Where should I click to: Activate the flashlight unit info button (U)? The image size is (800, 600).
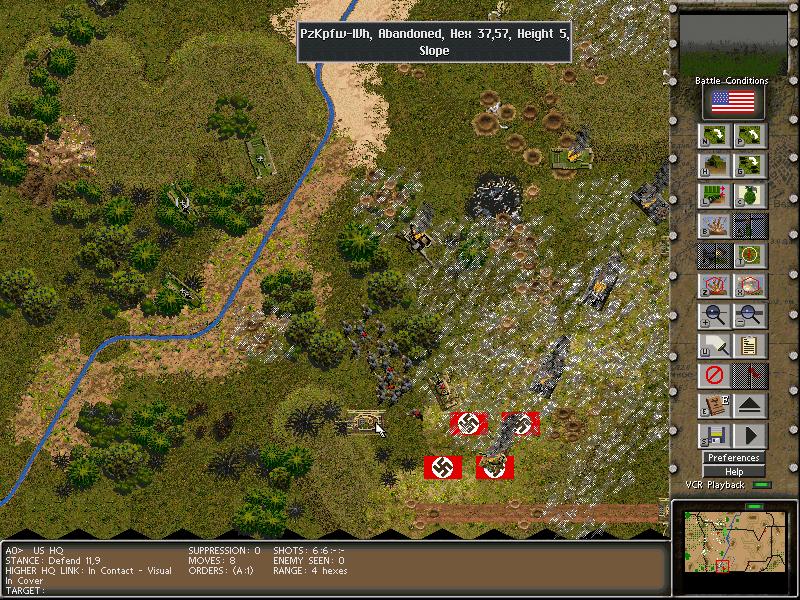tap(714, 346)
